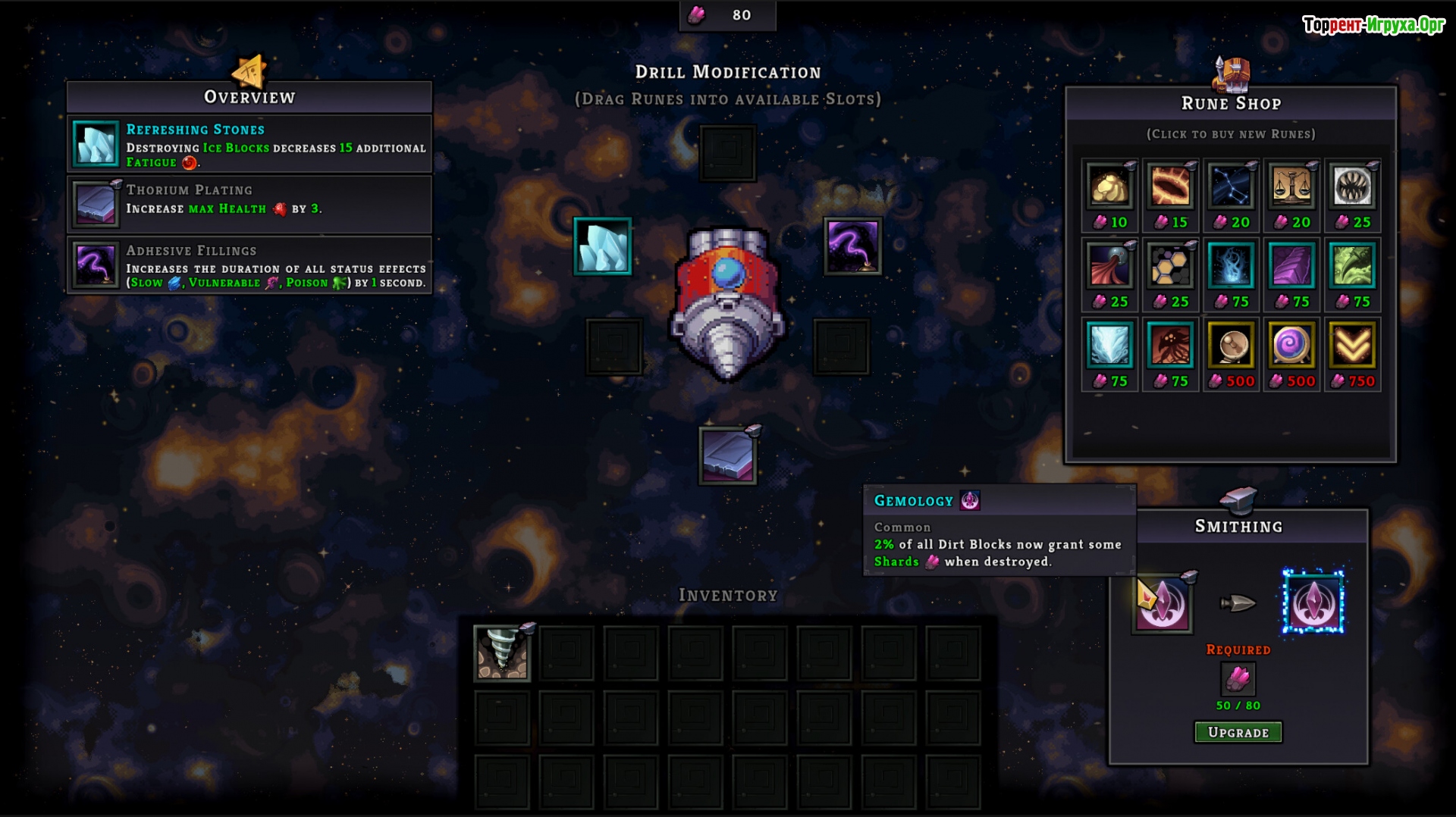Select the equipped ice crystal rune slot

click(603, 246)
